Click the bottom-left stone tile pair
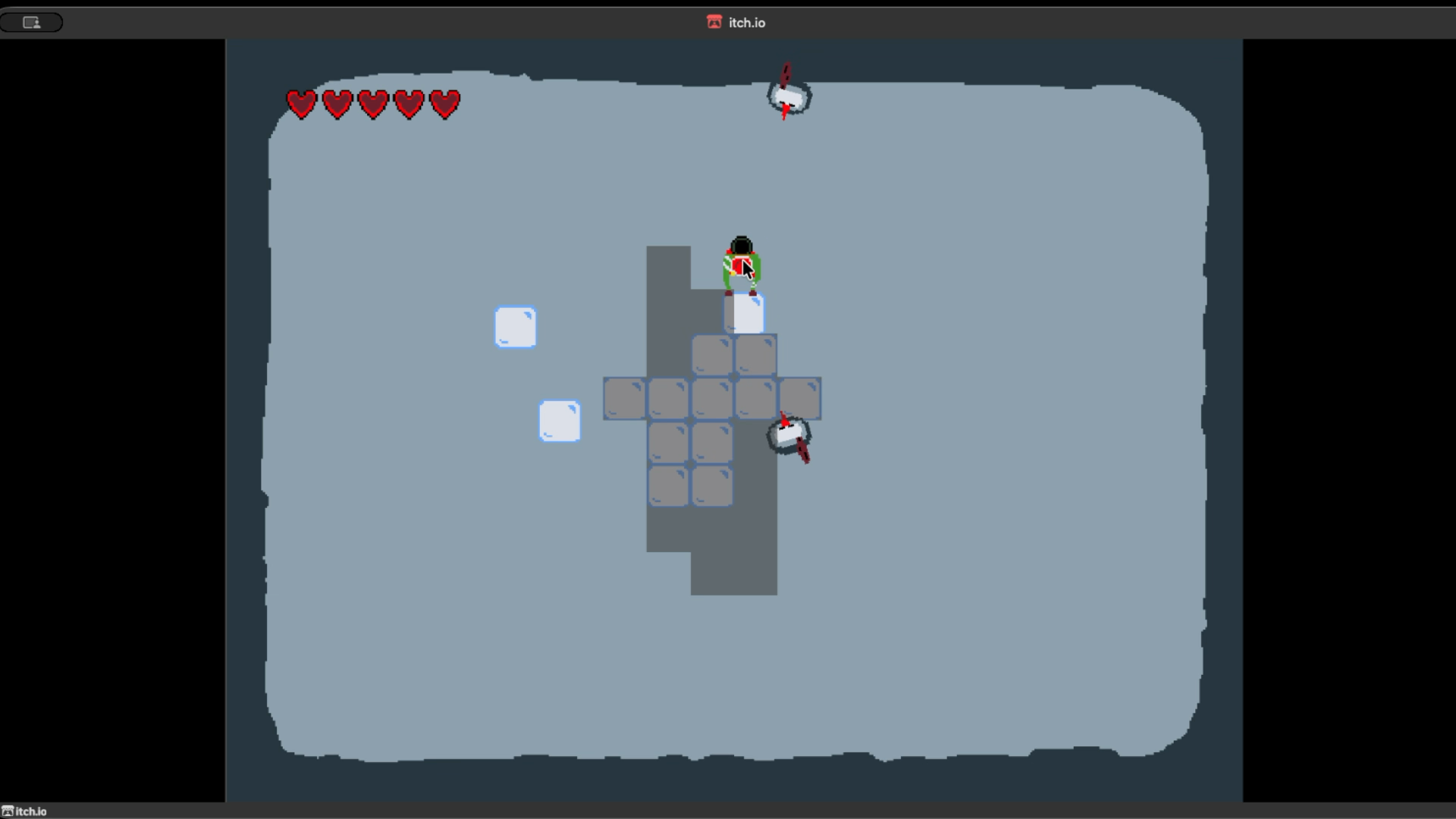This screenshot has height=819, width=1456. (x=689, y=485)
